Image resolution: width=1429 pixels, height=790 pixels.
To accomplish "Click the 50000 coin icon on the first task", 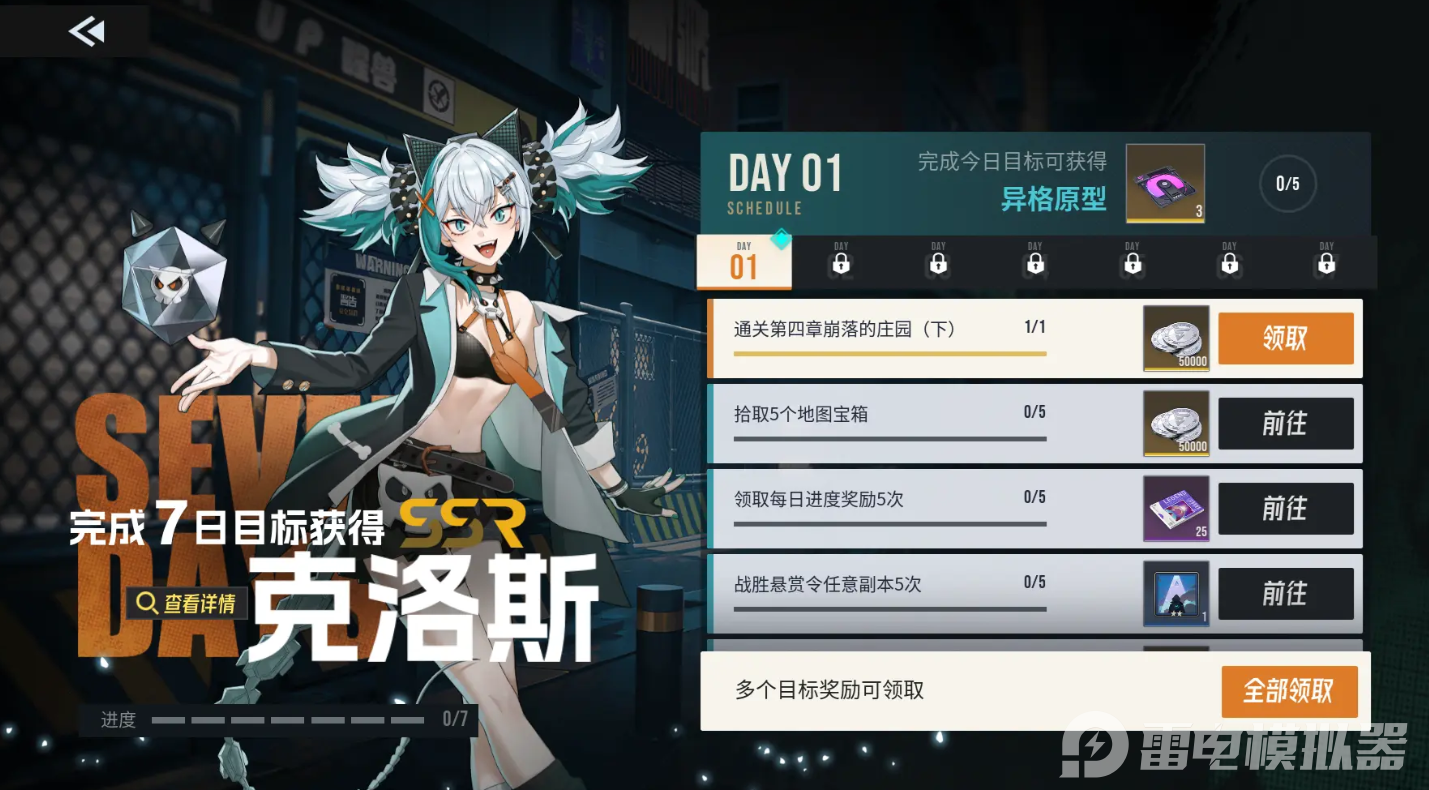I will tap(1176, 338).
